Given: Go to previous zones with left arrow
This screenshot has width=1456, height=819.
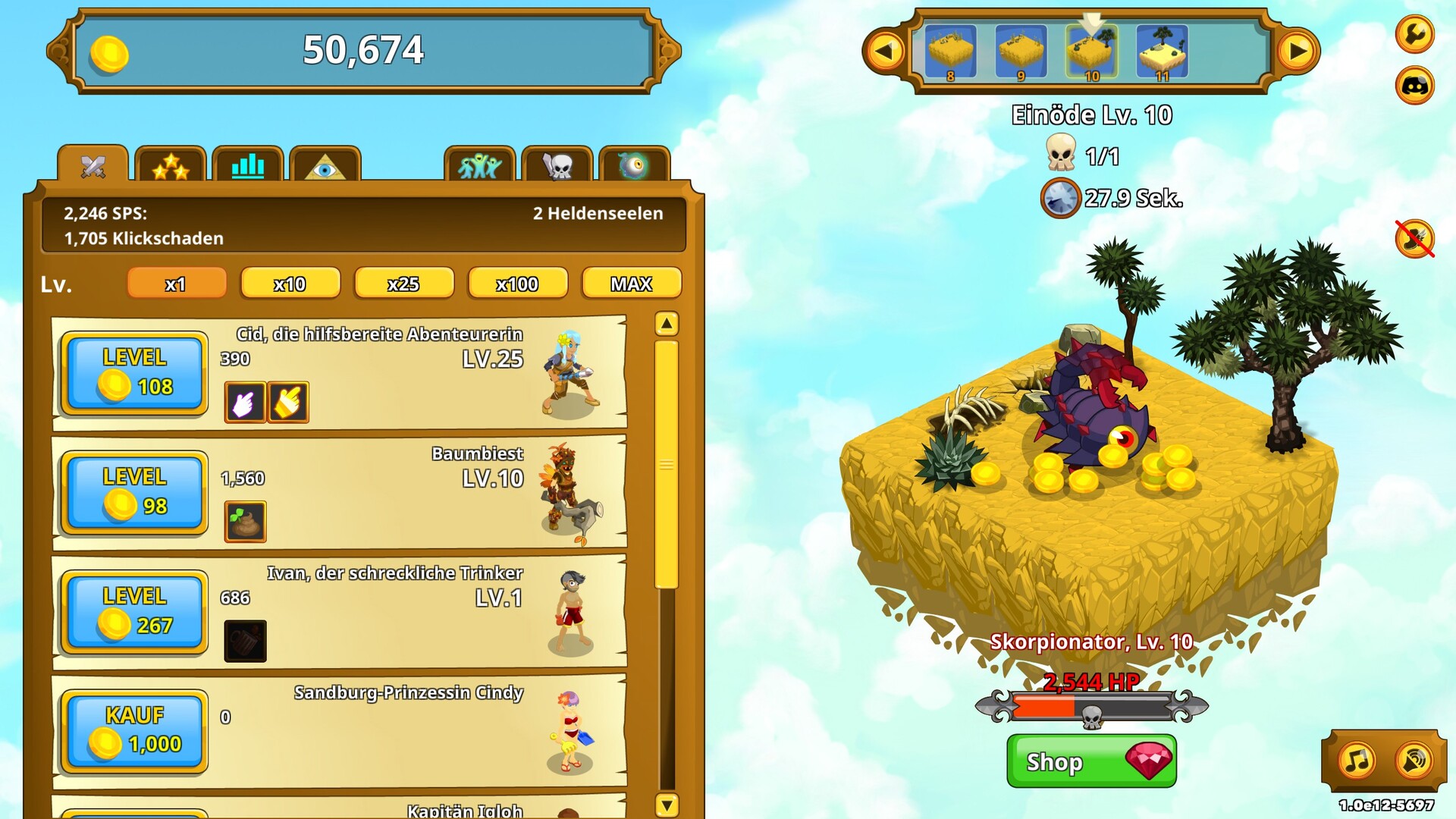Looking at the screenshot, I should click(x=884, y=52).
